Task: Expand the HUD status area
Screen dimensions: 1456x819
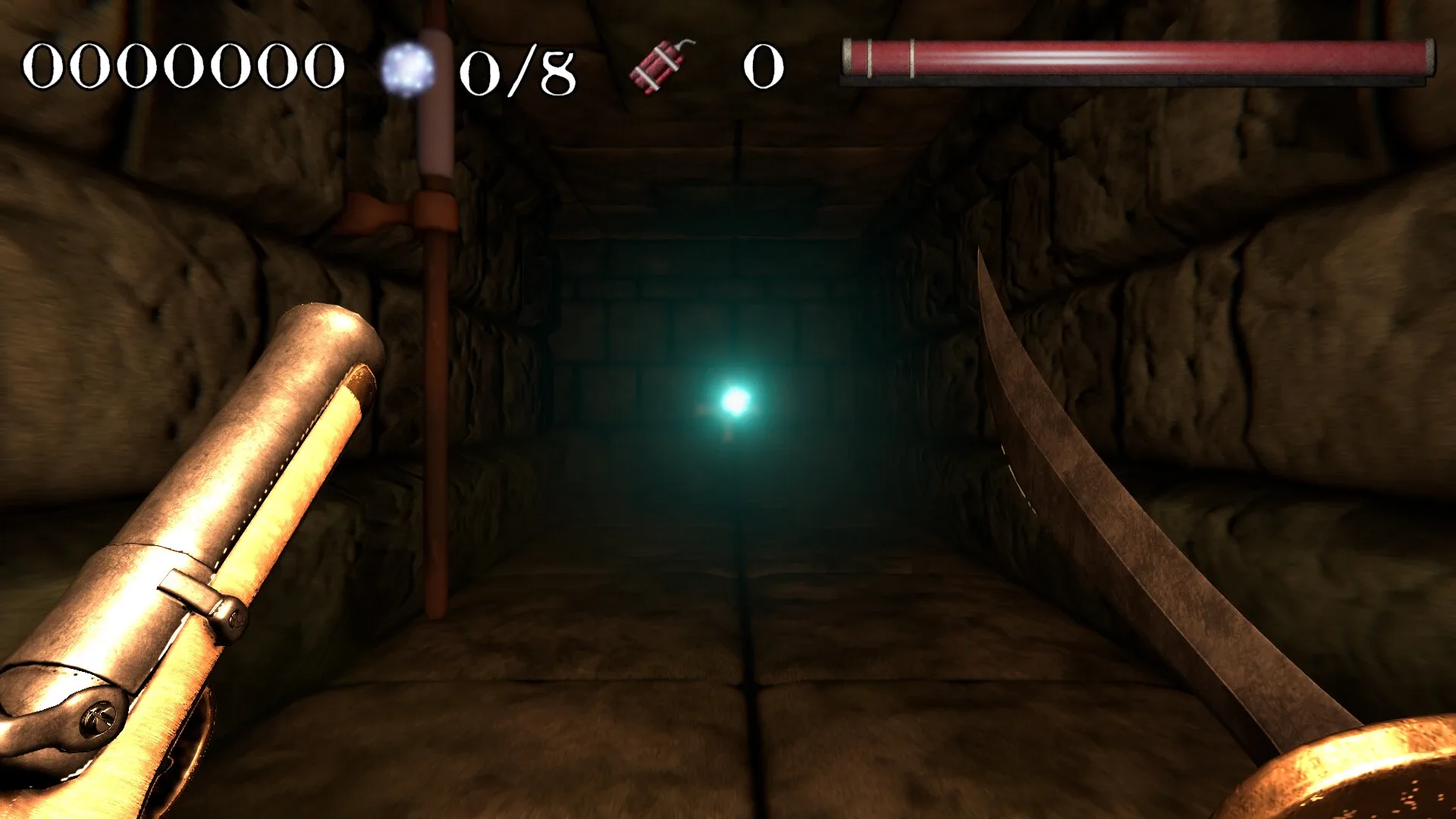Action: (728, 68)
